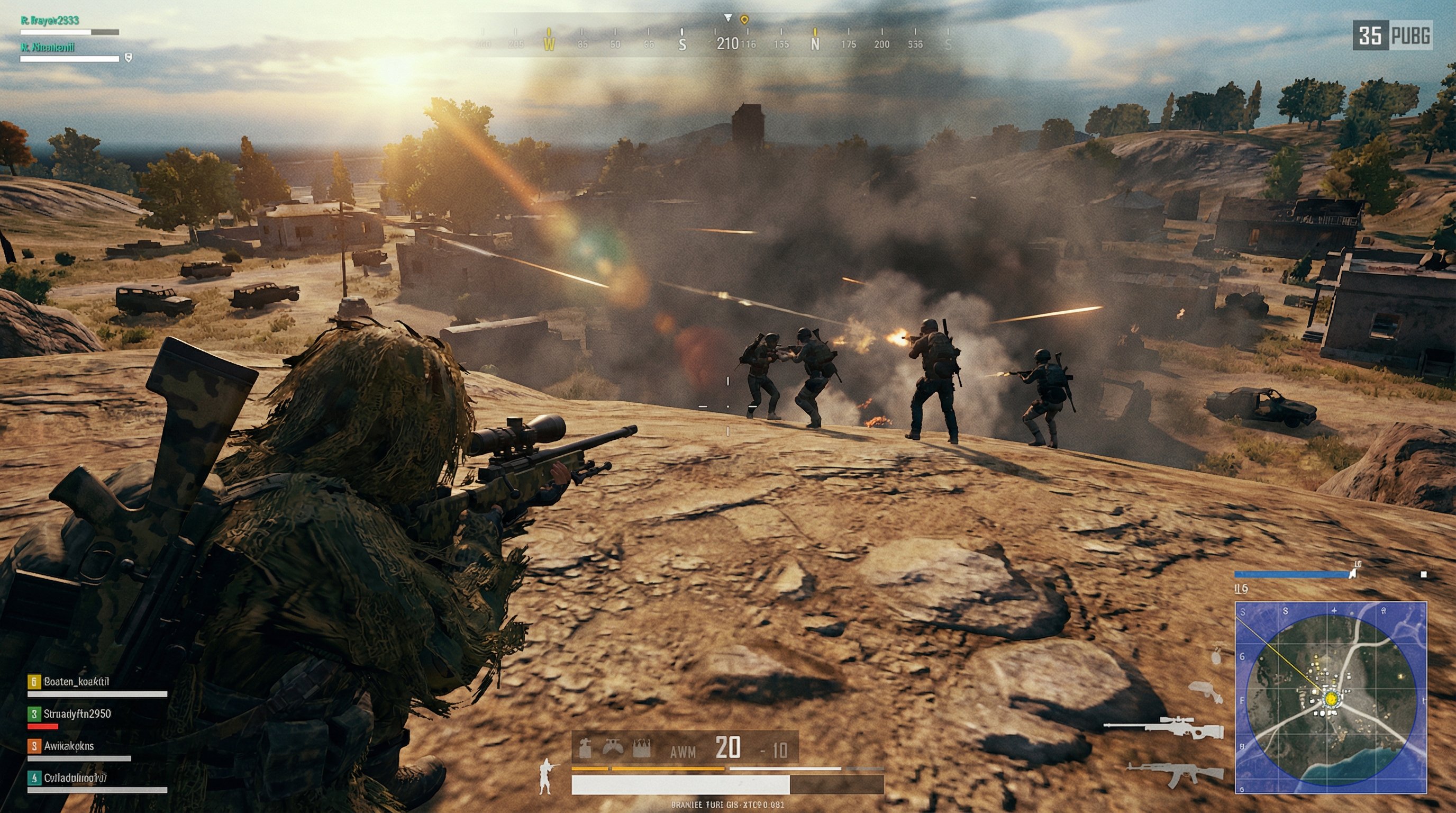Select teammate Boaten_koaktil in squad list
This screenshot has height=813, width=1456.
76,682
